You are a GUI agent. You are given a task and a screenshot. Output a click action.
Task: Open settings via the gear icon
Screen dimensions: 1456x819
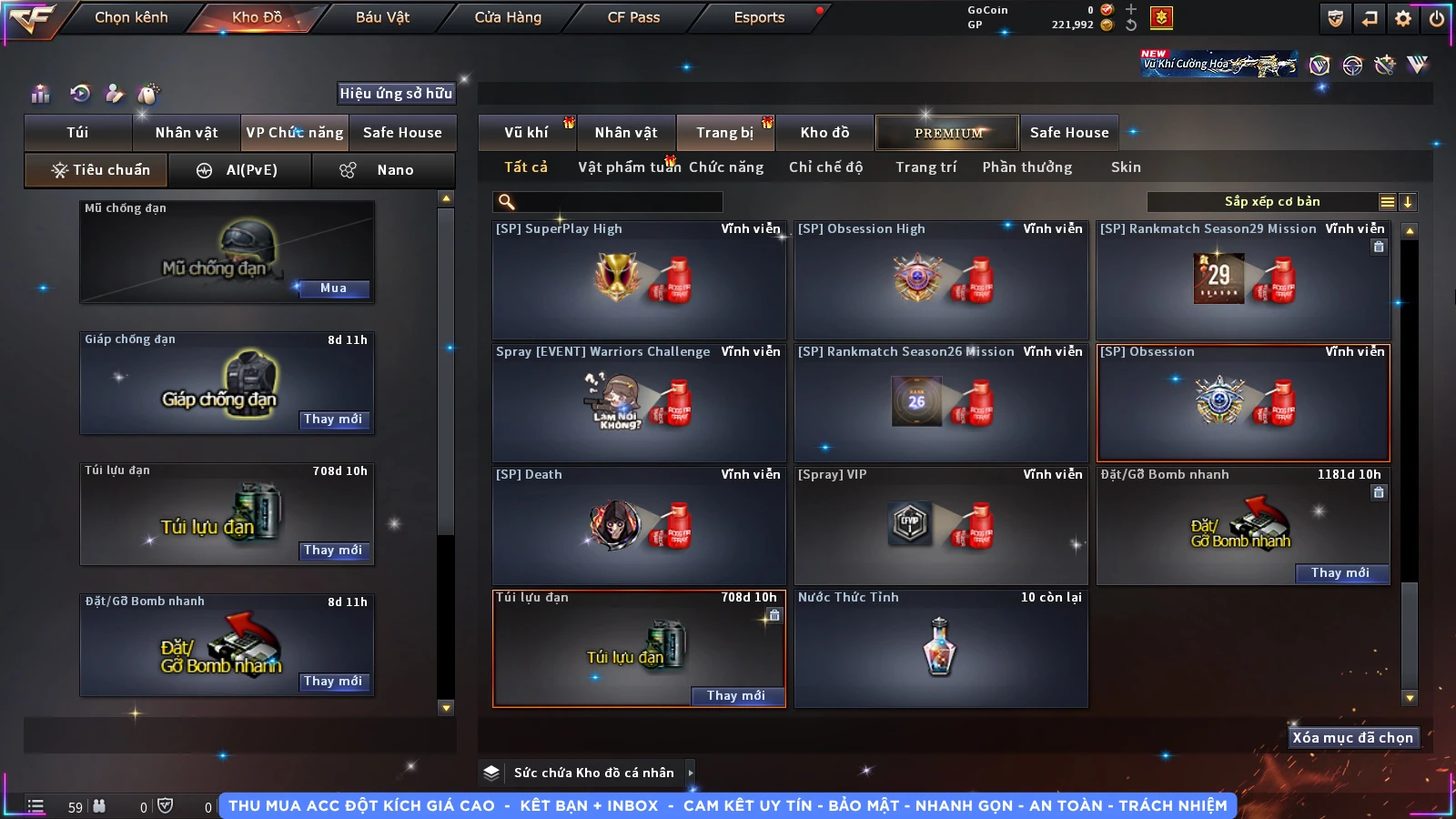tap(1403, 18)
